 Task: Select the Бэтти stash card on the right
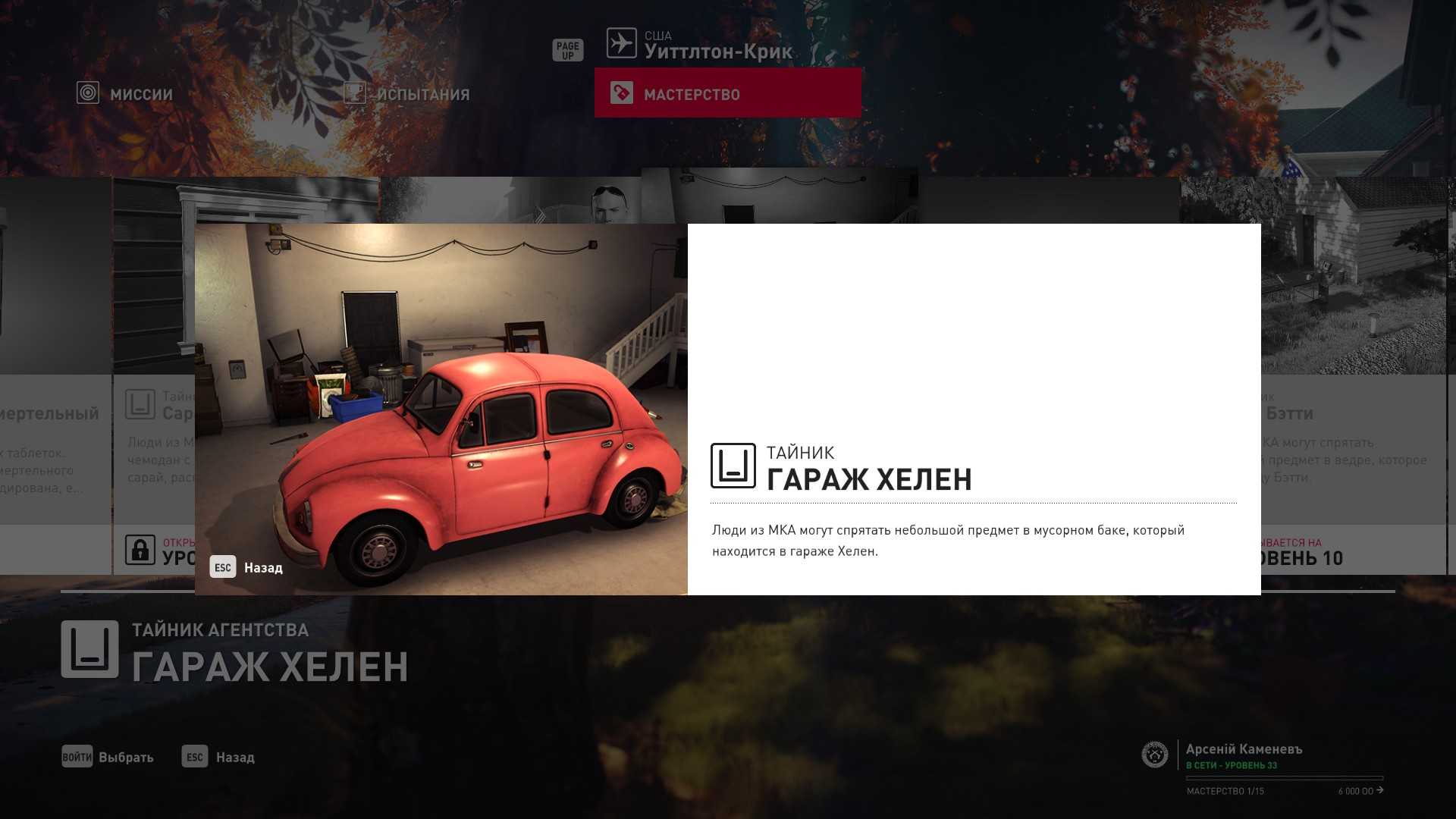coord(1354,379)
